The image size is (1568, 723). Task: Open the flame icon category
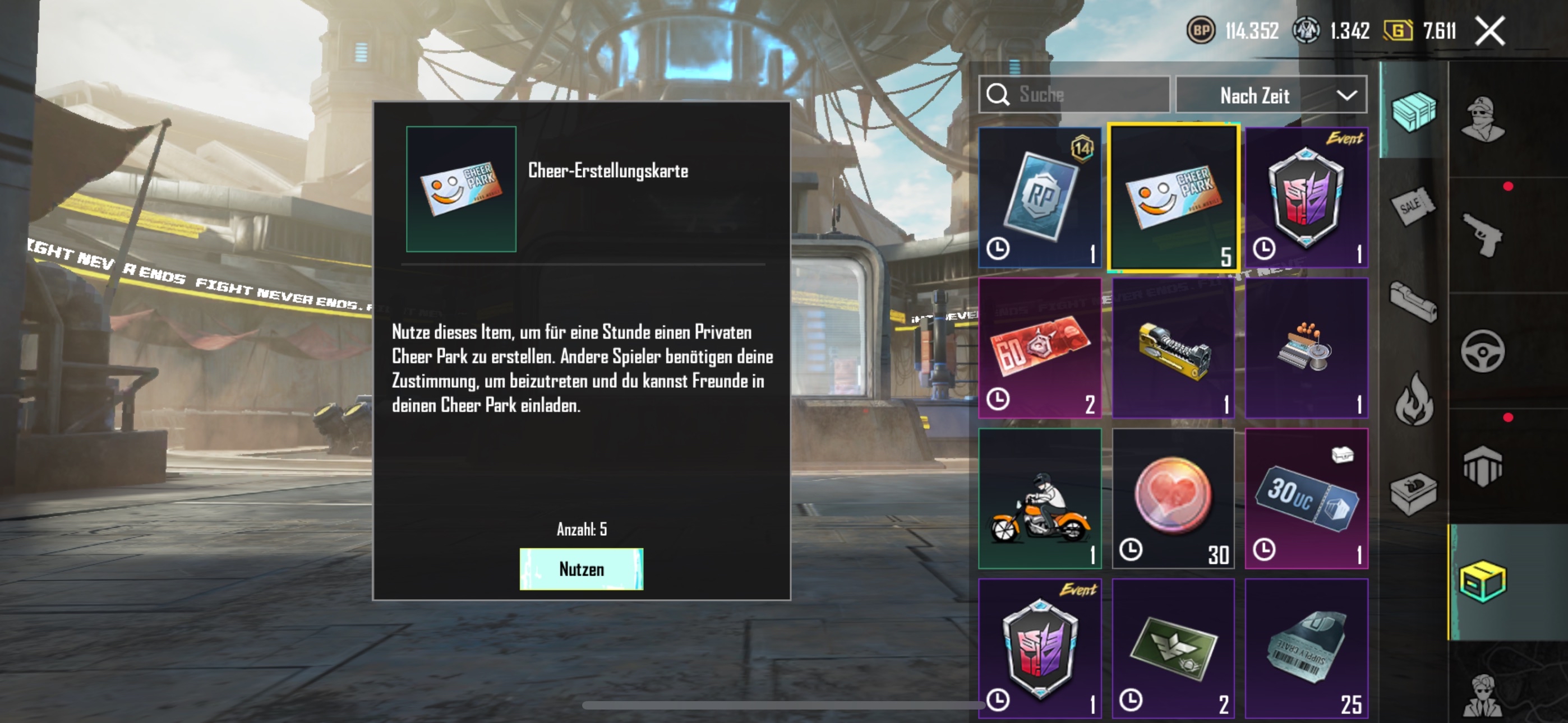tap(1413, 398)
